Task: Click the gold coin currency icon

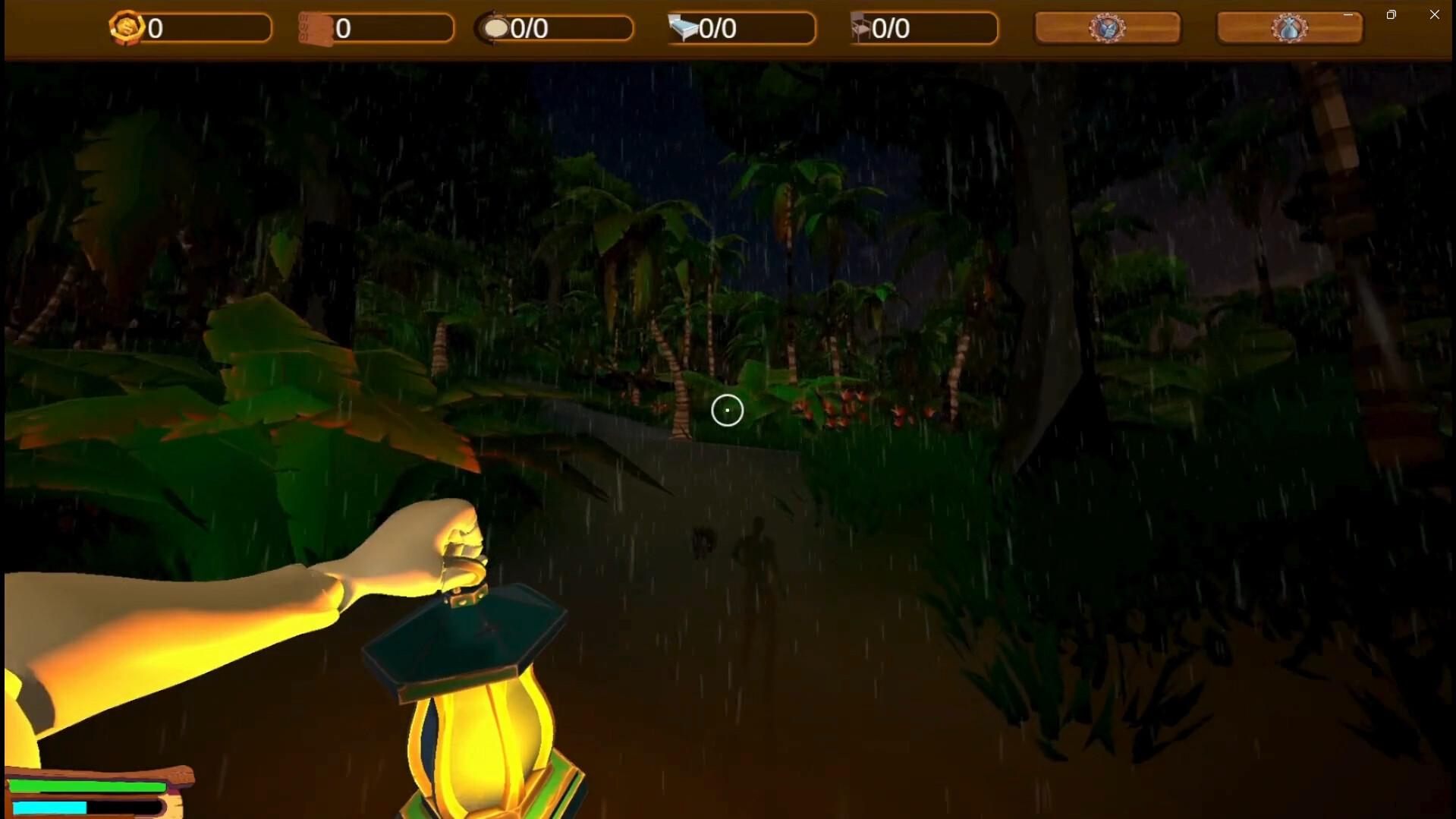Action: [124, 27]
